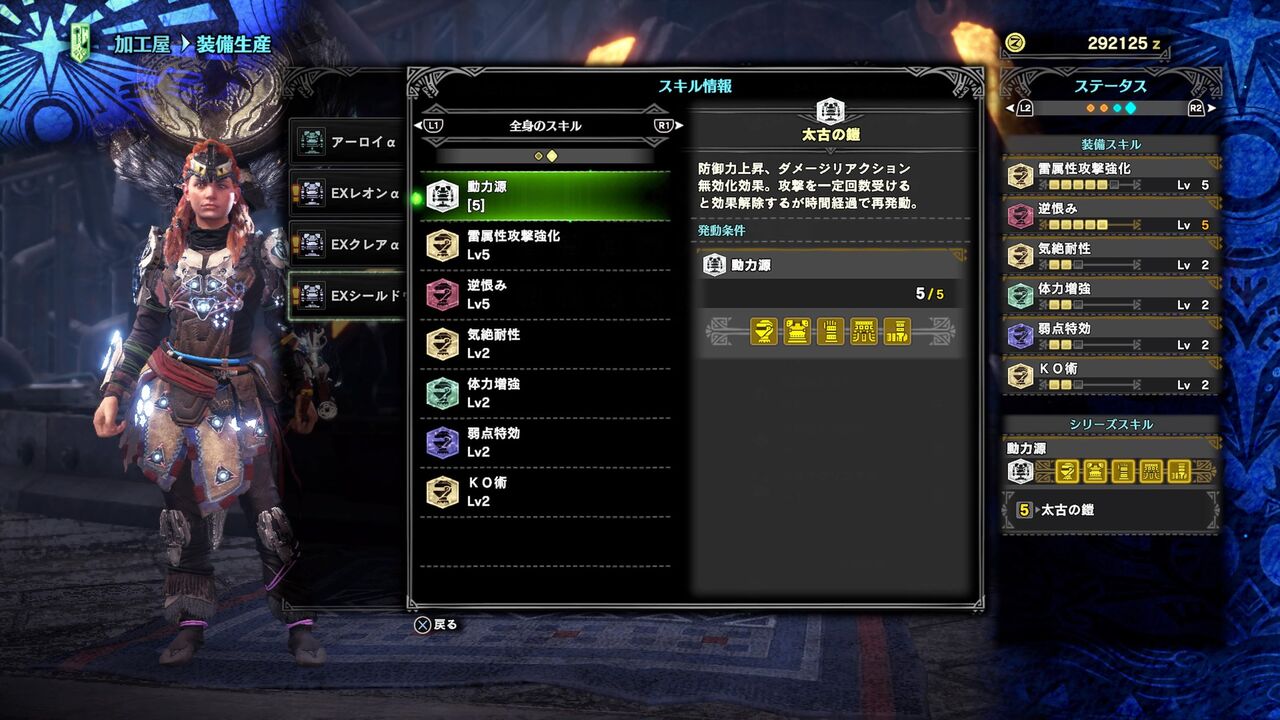The height and width of the screenshot is (720, 1280).
Task: Click the 5/5 activation progress bar for 動力源
Action: [x=830, y=294]
